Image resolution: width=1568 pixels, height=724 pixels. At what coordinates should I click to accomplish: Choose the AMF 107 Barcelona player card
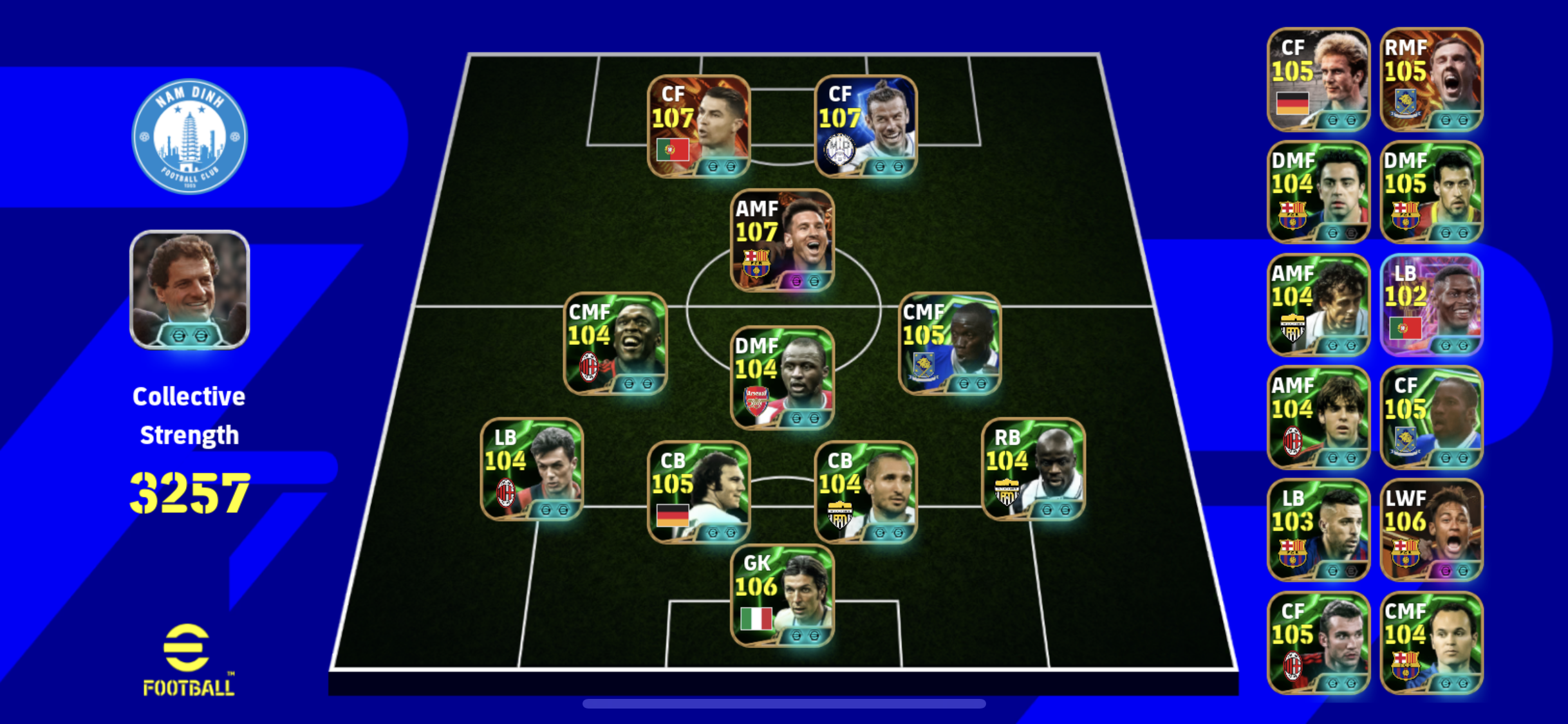[x=782, y=240]
